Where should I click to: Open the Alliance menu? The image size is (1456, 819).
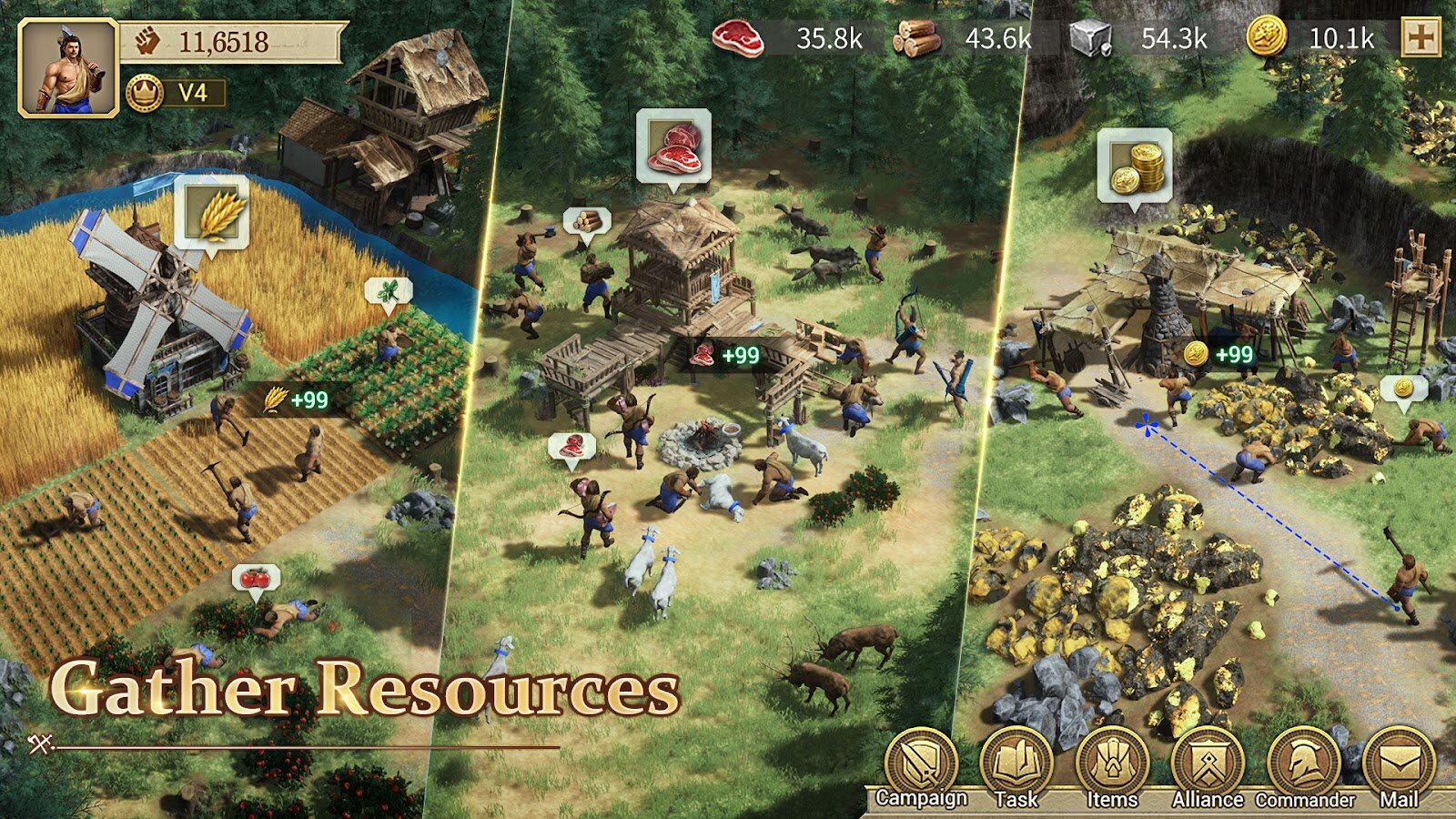[x=1208, y=764]
